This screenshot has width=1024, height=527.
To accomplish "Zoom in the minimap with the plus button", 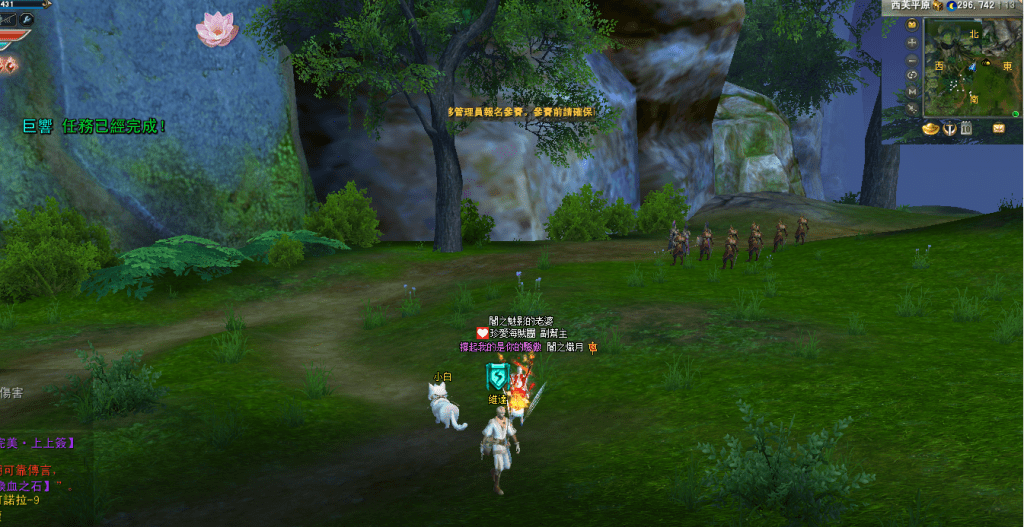I will click(912, 42).
